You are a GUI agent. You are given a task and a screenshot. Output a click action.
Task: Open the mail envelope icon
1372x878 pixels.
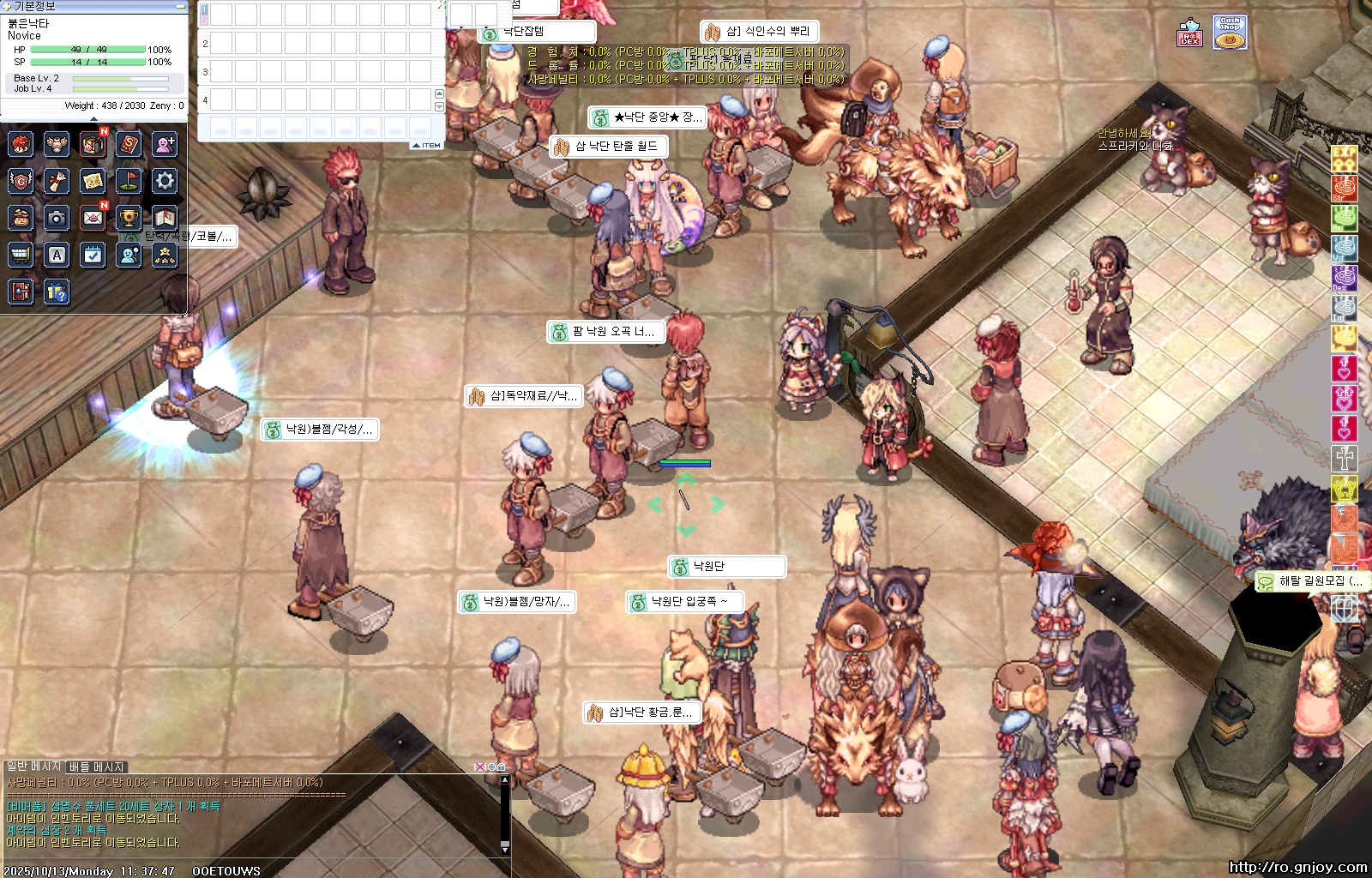click(93, 218)
